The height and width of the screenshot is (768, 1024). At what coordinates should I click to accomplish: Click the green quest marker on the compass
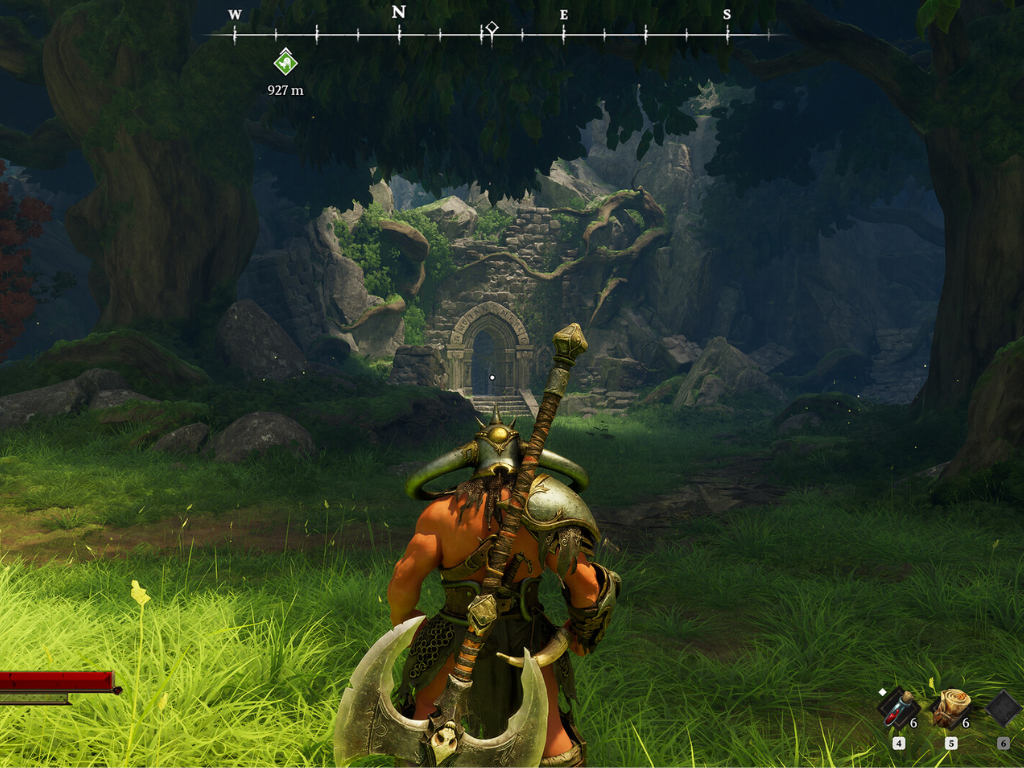[285, 62]
